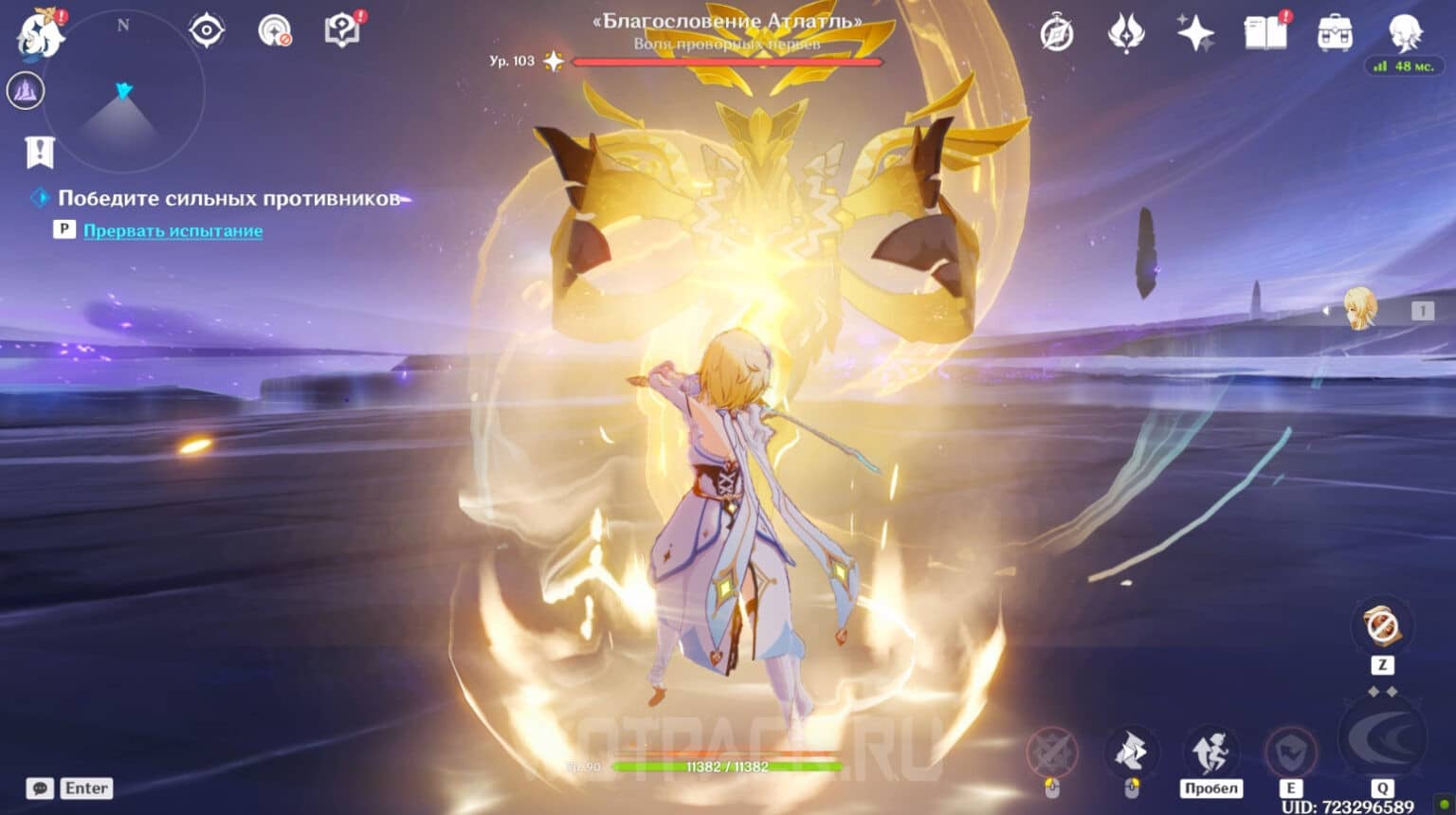The image size is (1456, 815).
Task: Toggle the elemental sight eye
Action: (206, 29)
